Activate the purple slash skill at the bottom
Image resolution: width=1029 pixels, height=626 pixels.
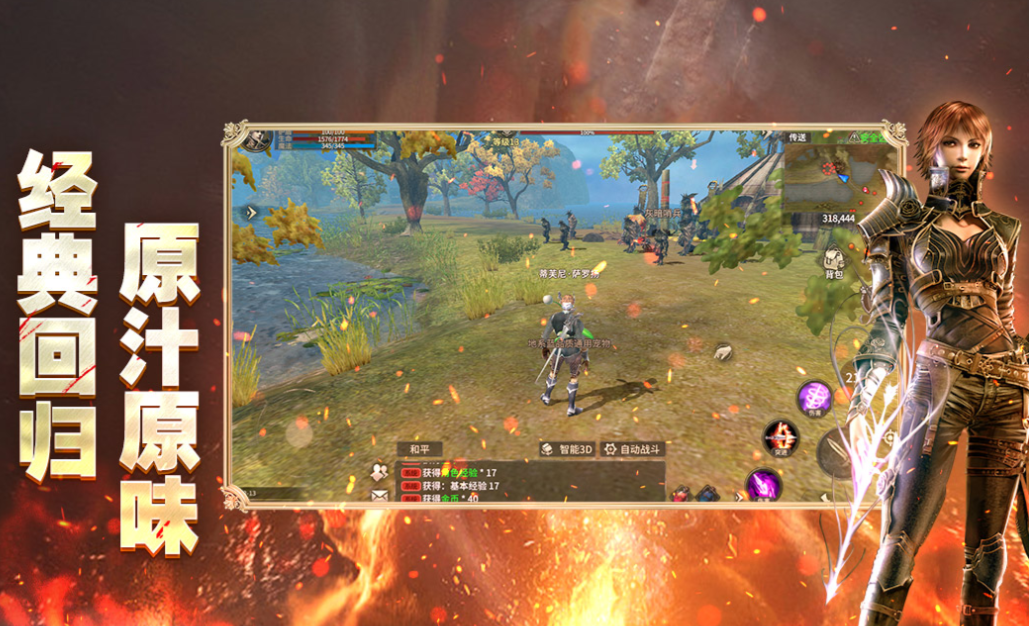click(x=762, y=485)
